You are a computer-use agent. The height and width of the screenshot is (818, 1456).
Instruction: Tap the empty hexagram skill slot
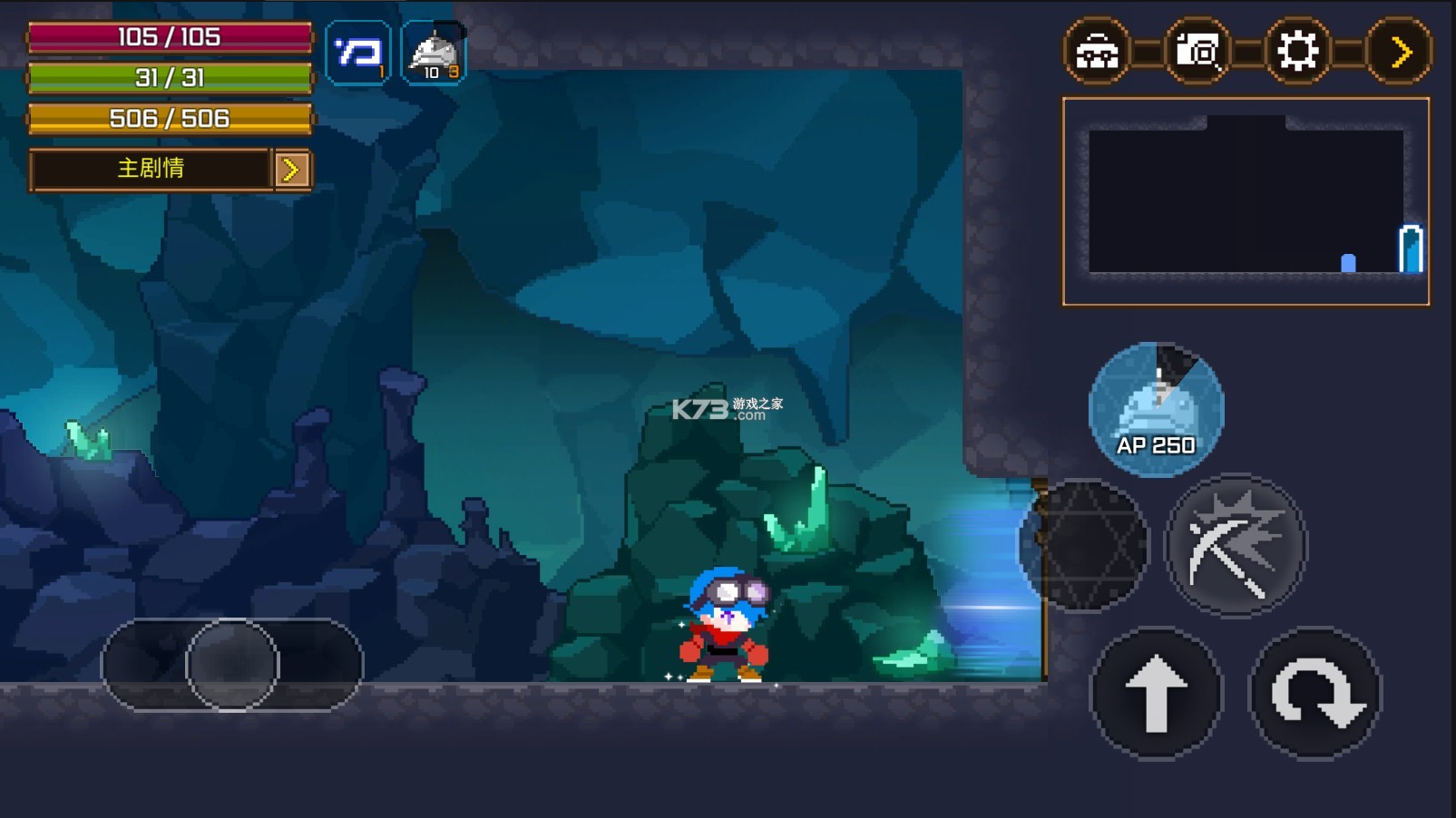tap(1084, 545)
